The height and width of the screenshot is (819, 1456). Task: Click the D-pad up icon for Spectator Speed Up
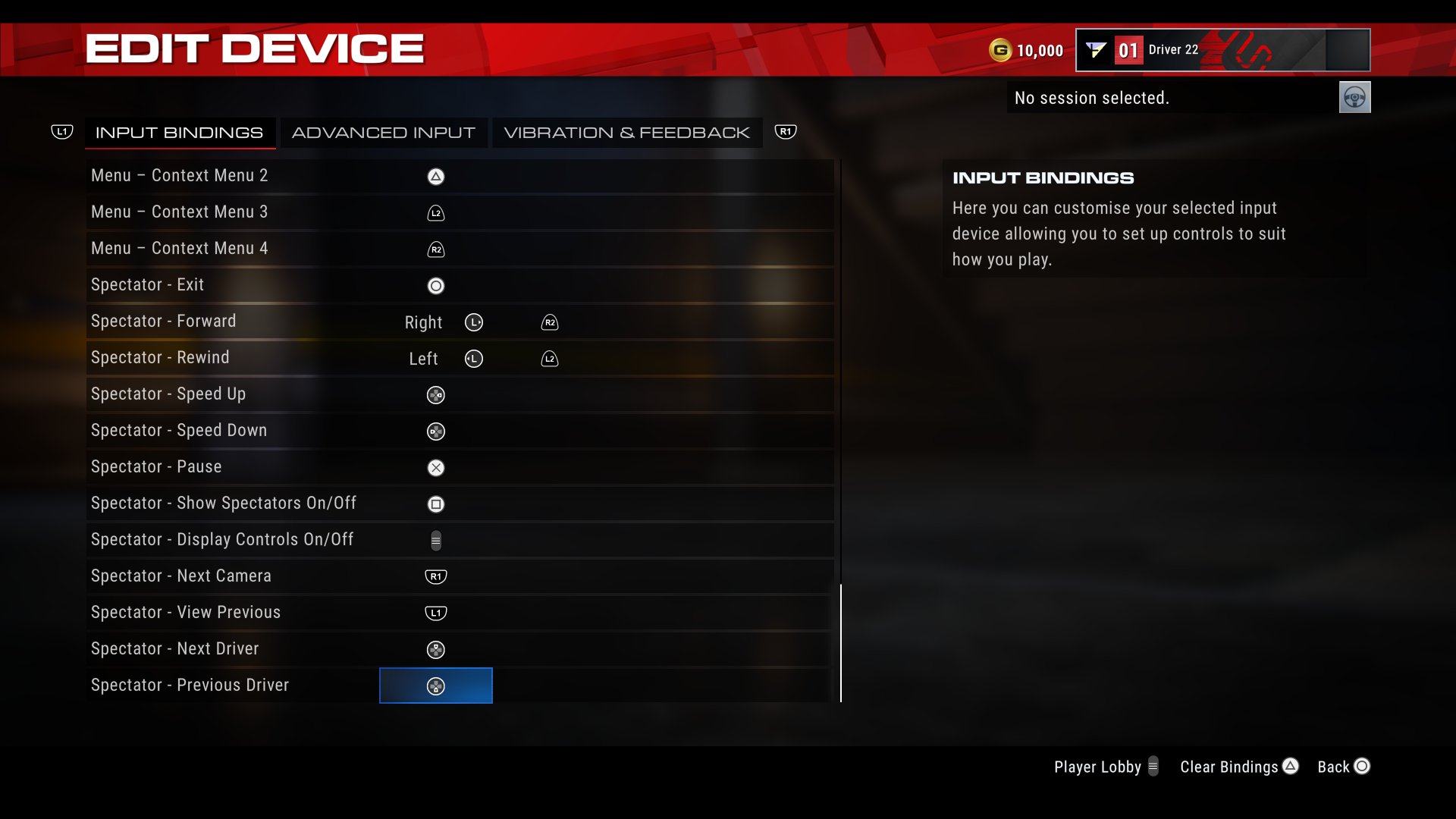(436, 394)
